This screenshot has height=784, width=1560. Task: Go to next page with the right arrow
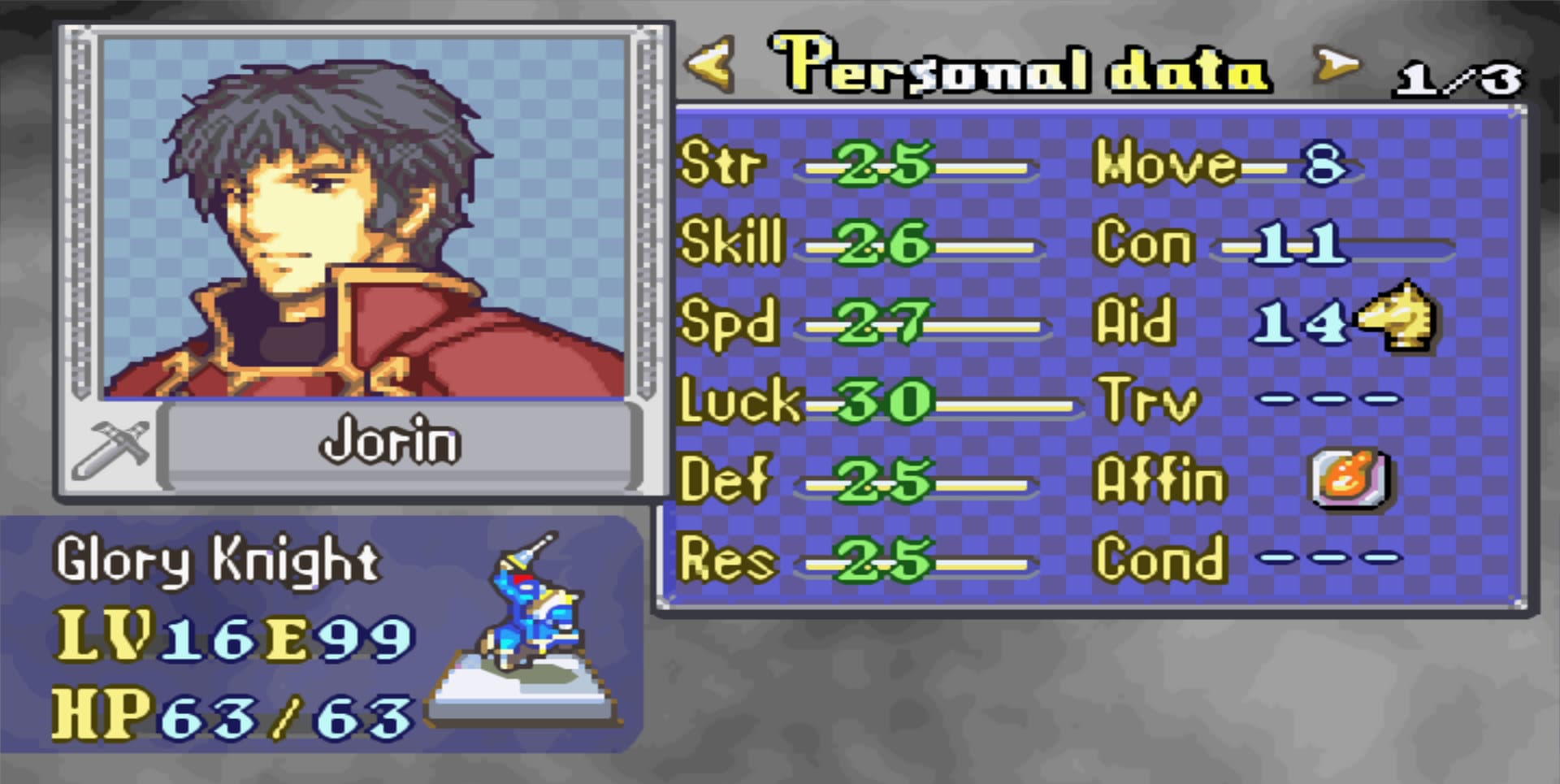click(x=1336, y=65)
